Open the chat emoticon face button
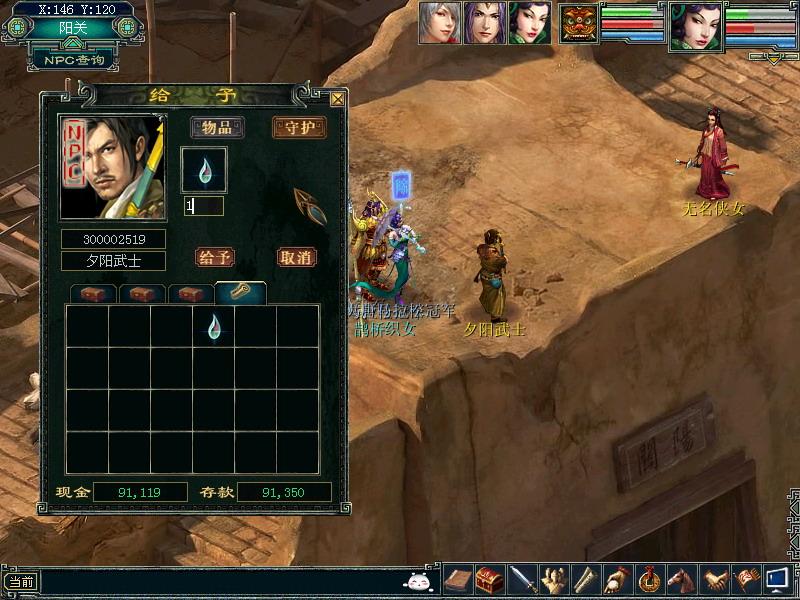This screenshot has width=800, height=600. click(x=417, y=581)
